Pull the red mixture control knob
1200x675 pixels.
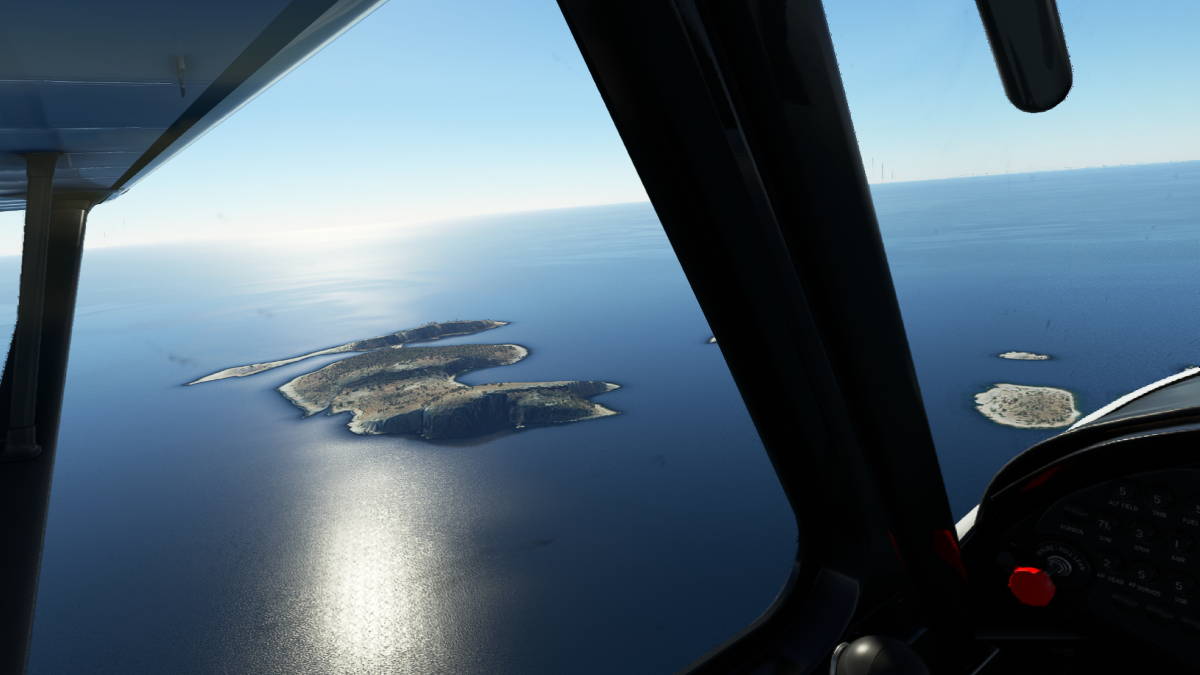point(1032,586)
